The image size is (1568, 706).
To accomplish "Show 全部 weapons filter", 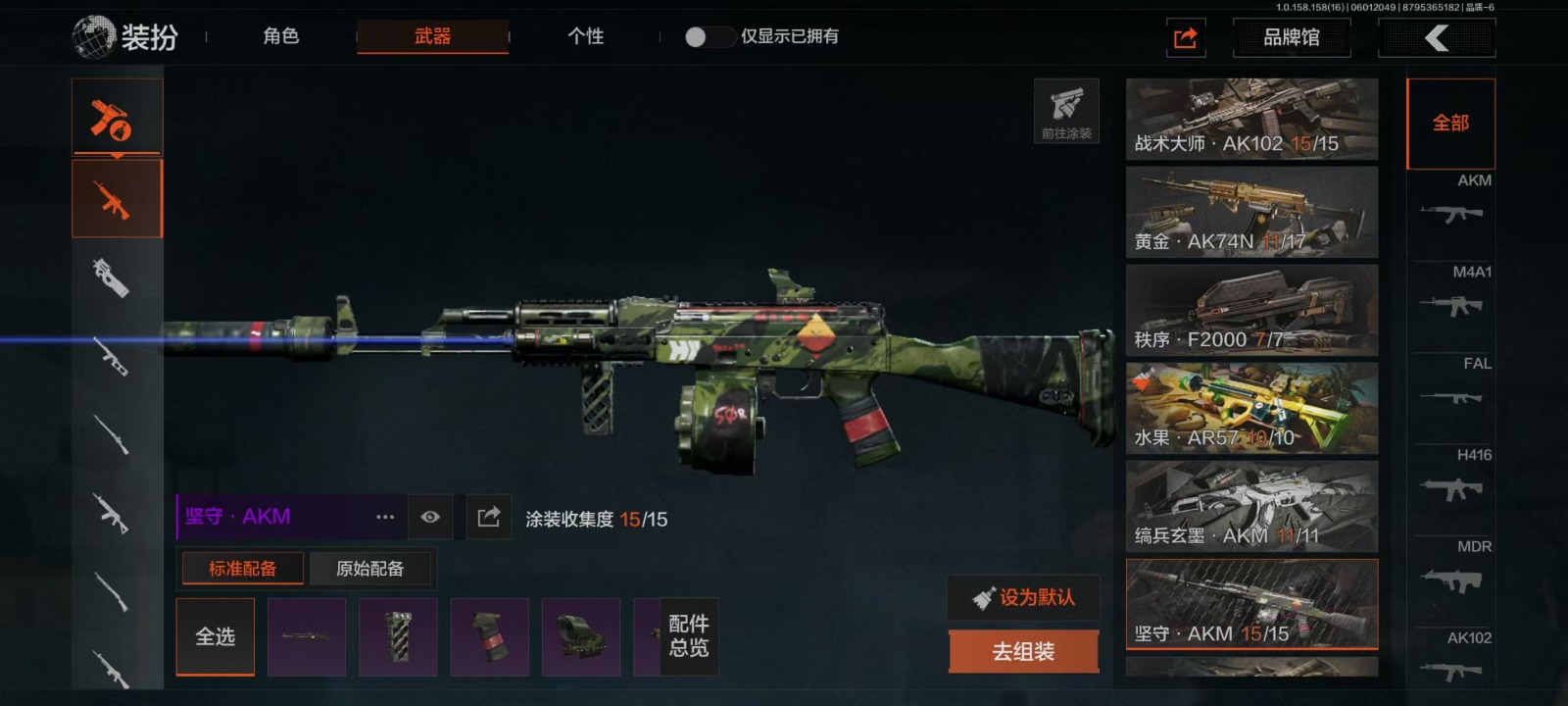I will 1450,124.
